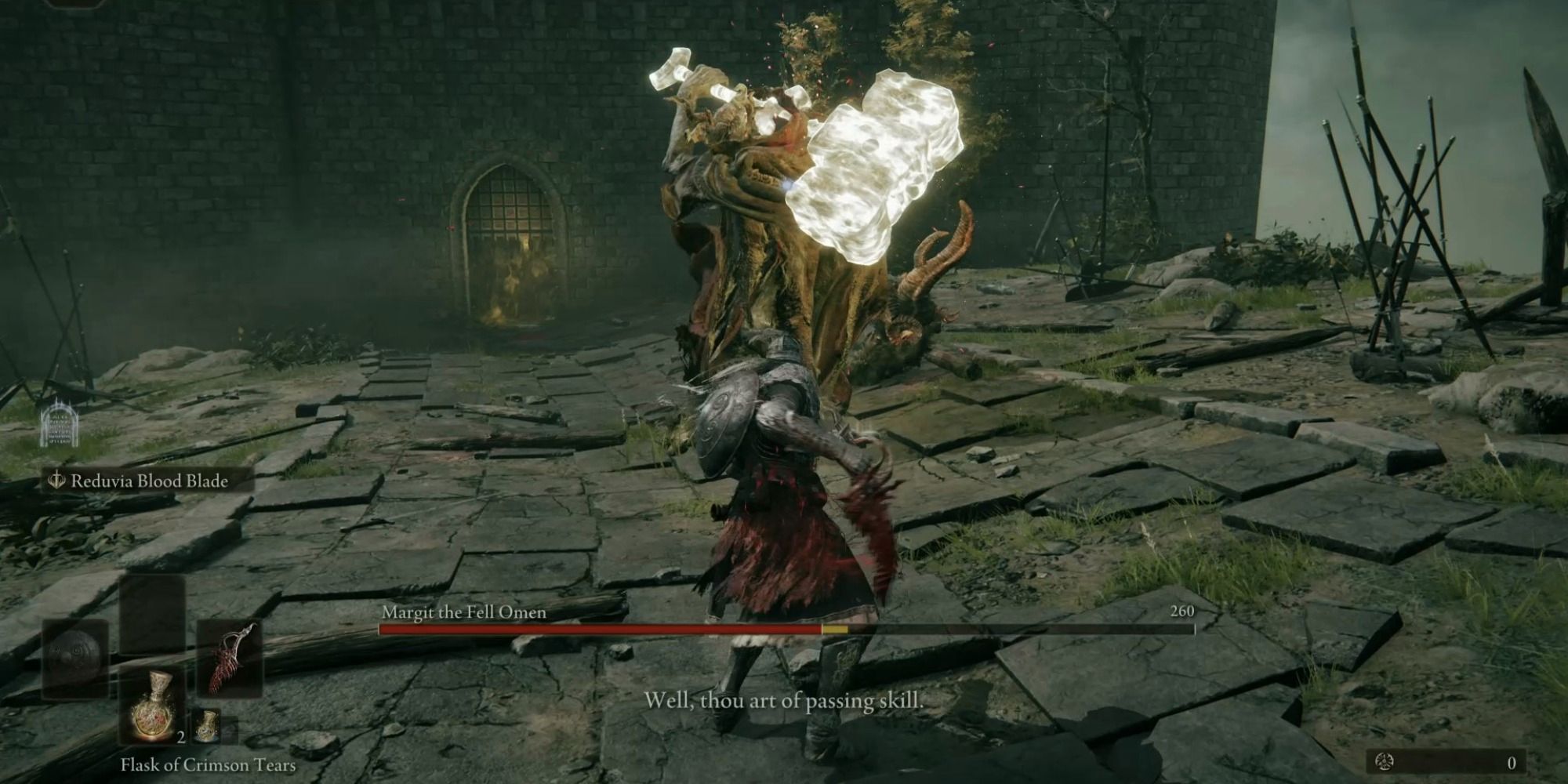Screen dimensions: 1568x784
Task: Select the small queued flask icon
Action: click(205, 726)
